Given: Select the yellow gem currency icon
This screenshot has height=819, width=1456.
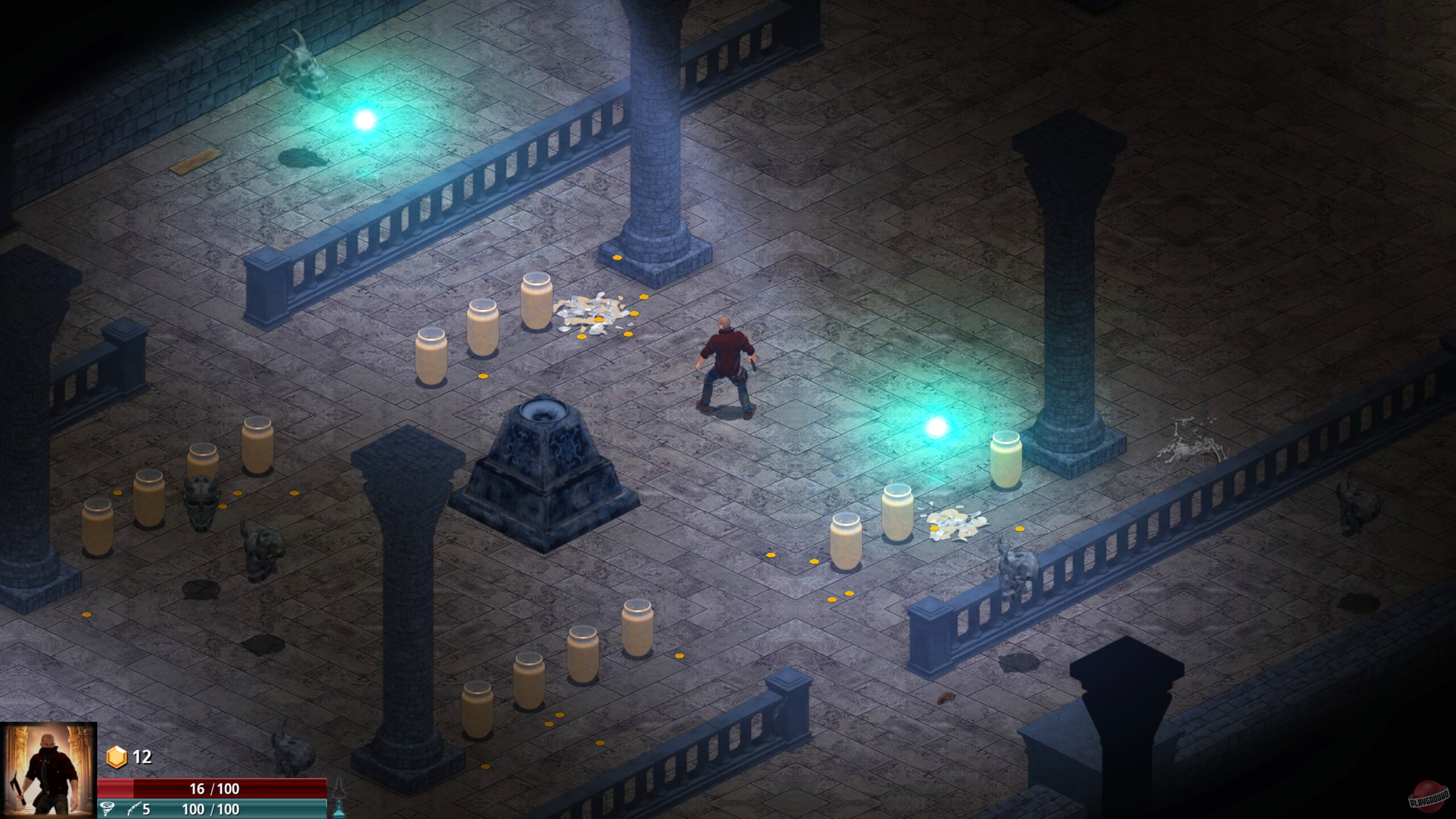Looking at the screenshot, I should 117,756.
